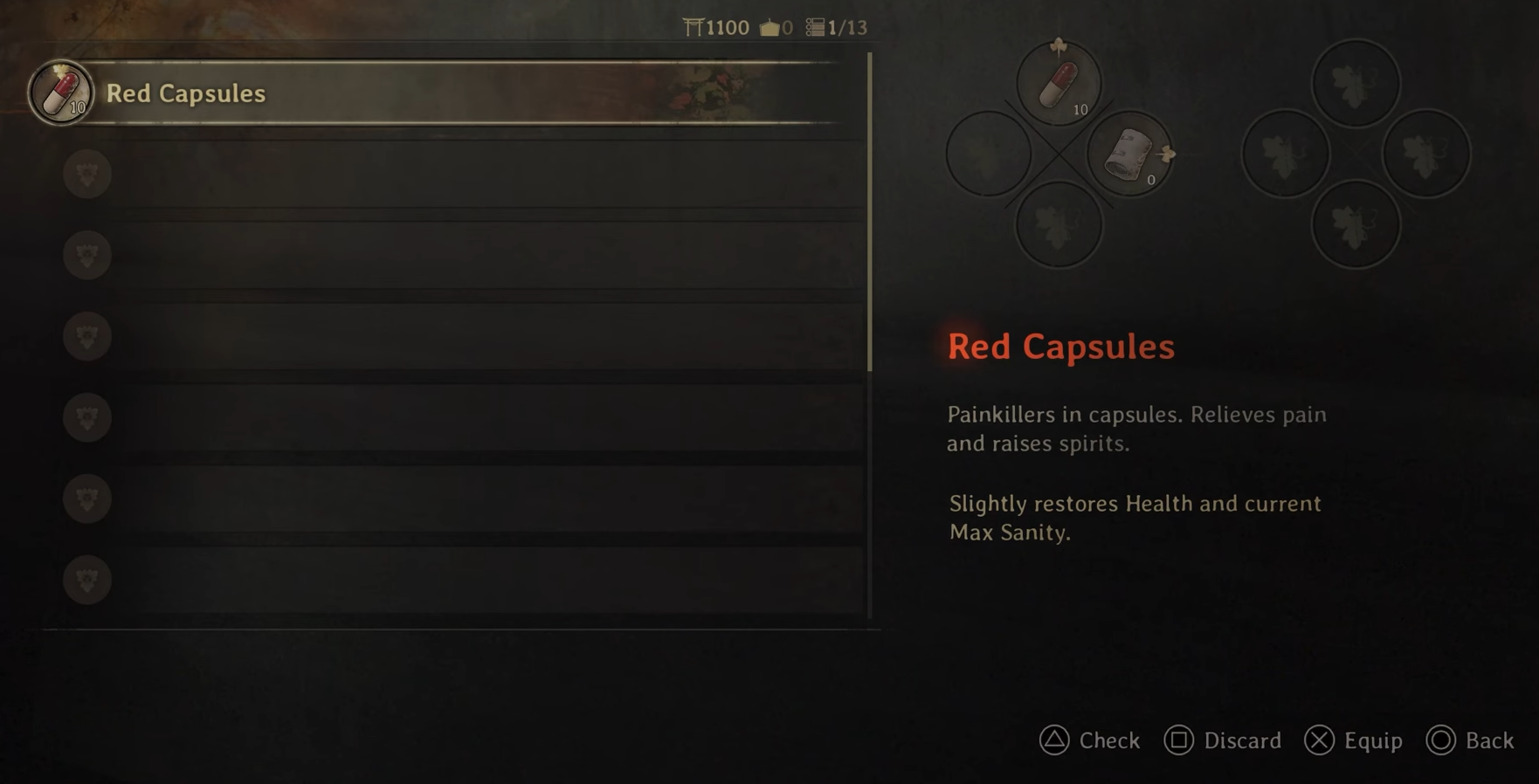Image resolution: width=1539 pixels, height=784 pixels.
Task: Select the Red Capsules inventory row
Action: pos(437,93)
